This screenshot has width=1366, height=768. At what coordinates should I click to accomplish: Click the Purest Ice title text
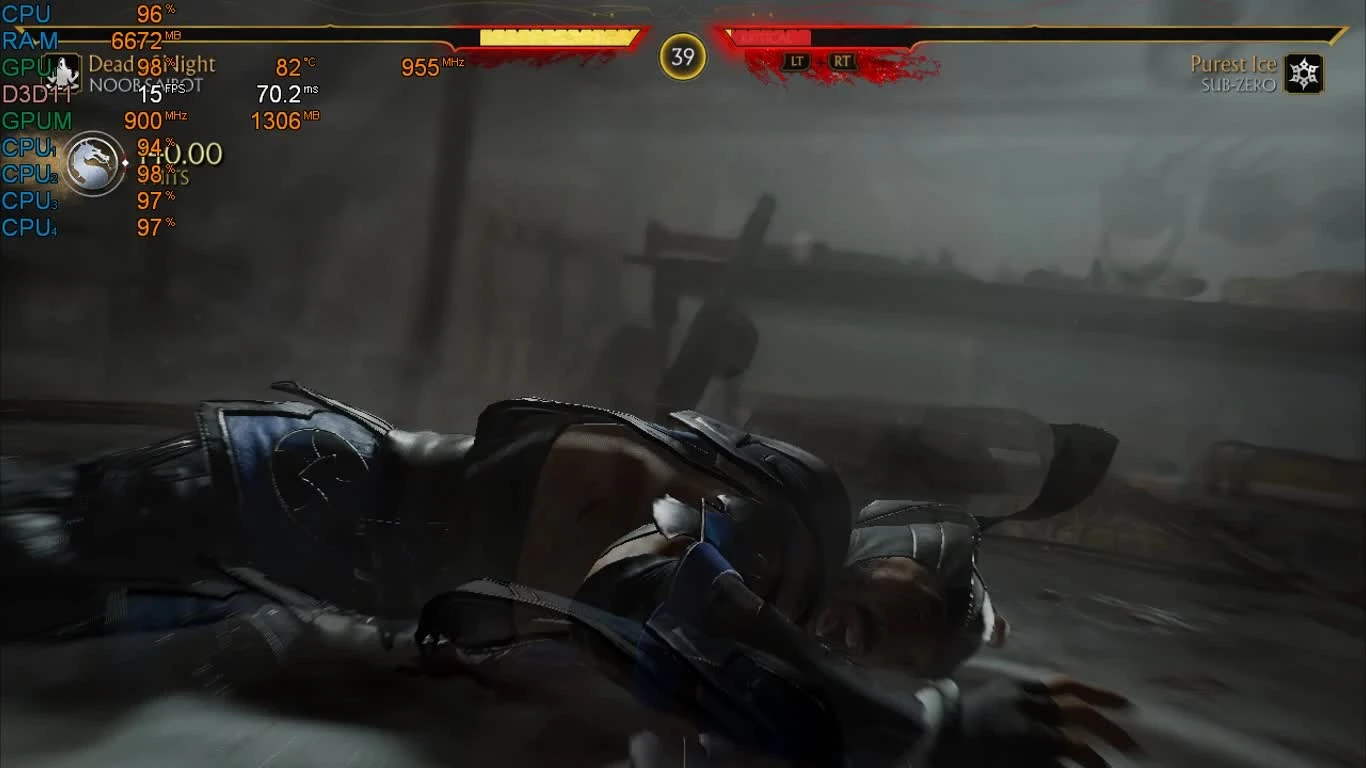click(1235, 63)
